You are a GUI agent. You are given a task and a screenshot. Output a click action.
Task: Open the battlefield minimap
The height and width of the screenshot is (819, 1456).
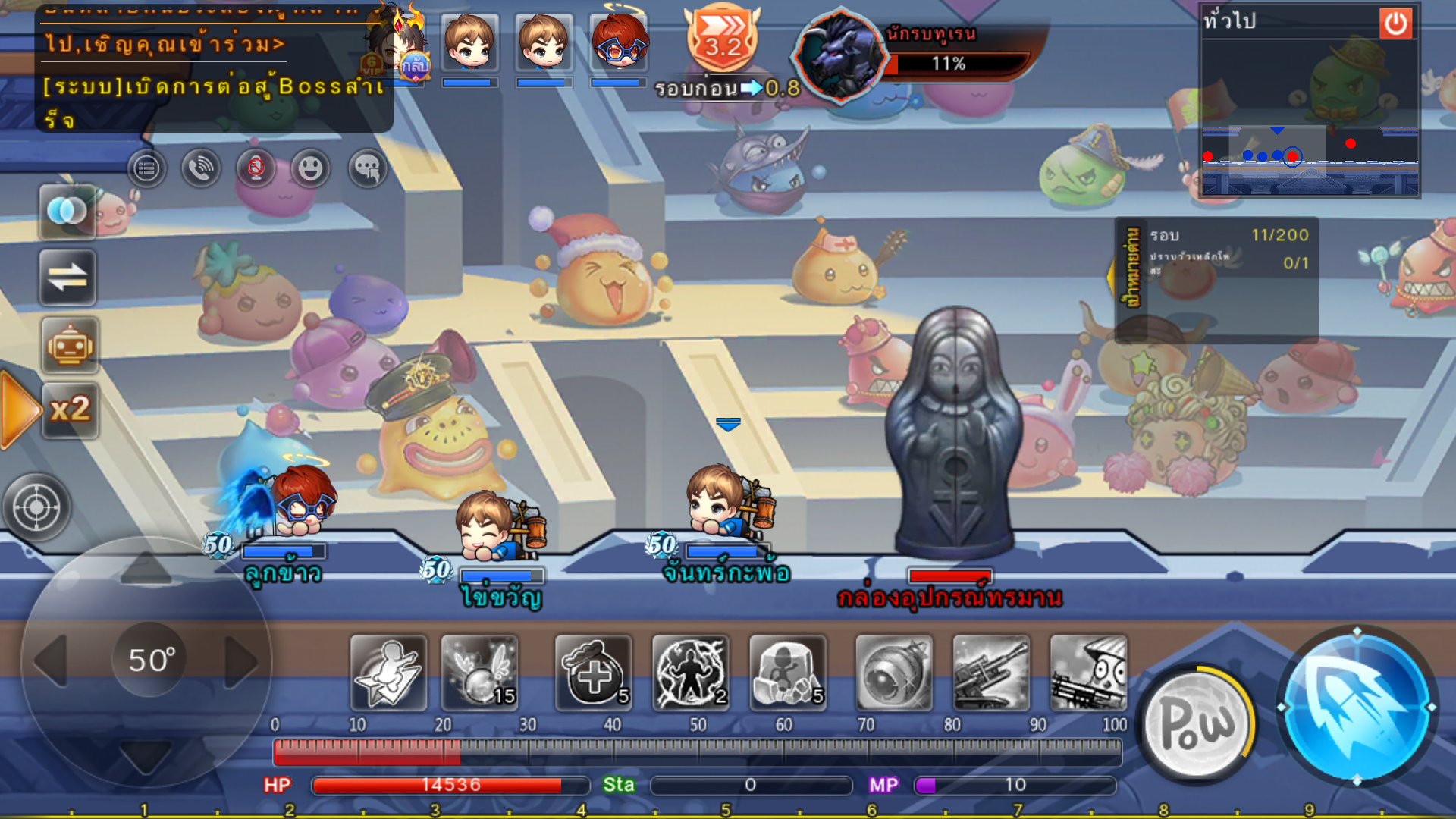point(1310,118)
